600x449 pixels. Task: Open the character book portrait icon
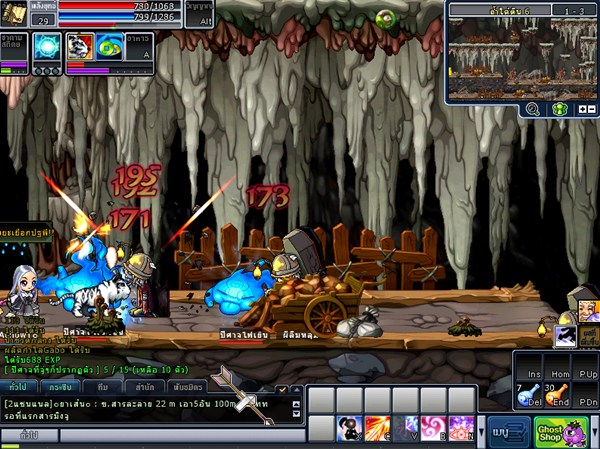click(14, 14)
